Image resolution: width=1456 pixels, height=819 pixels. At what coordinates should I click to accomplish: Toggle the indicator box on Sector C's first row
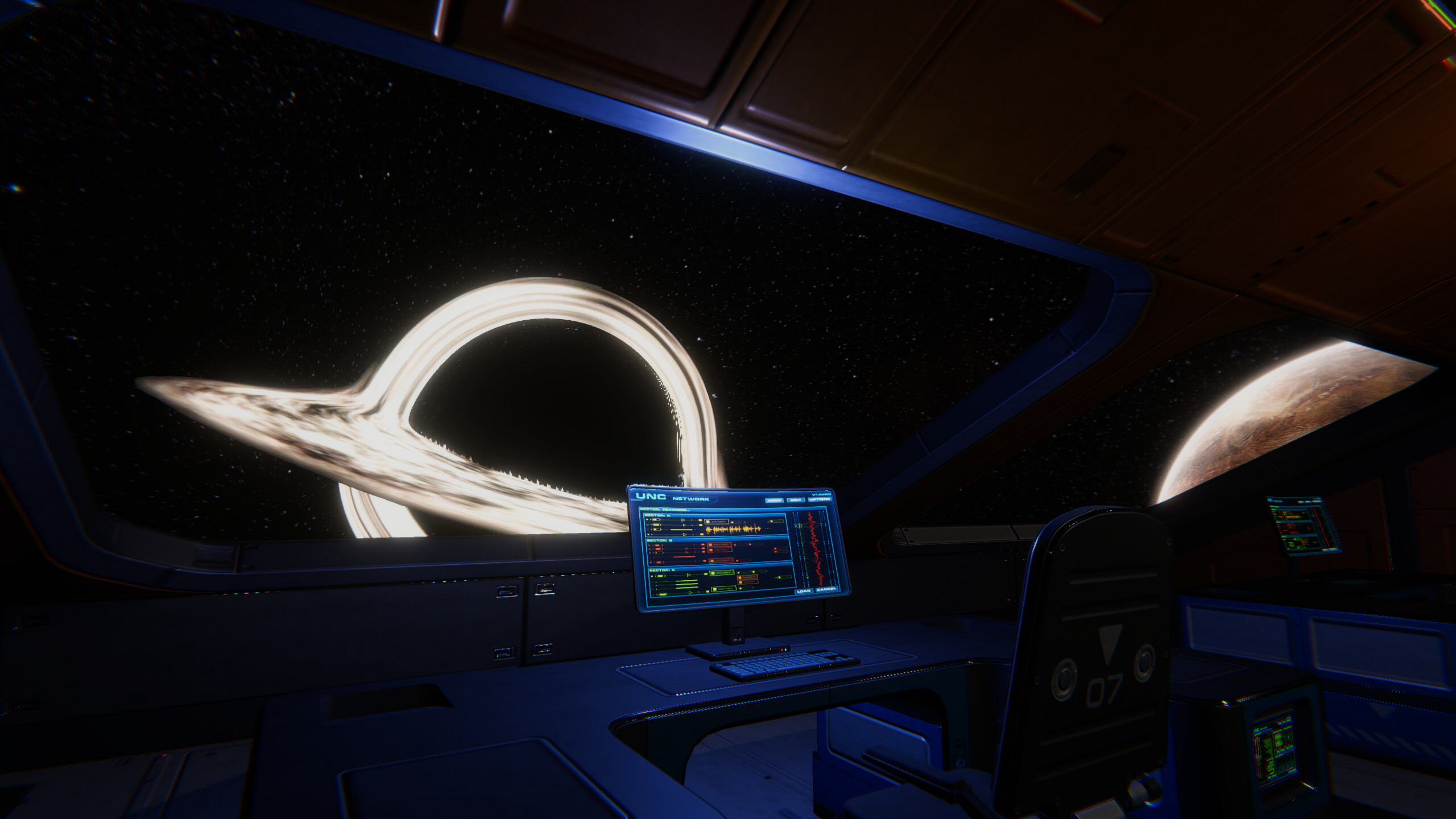(x=652, y=576)
